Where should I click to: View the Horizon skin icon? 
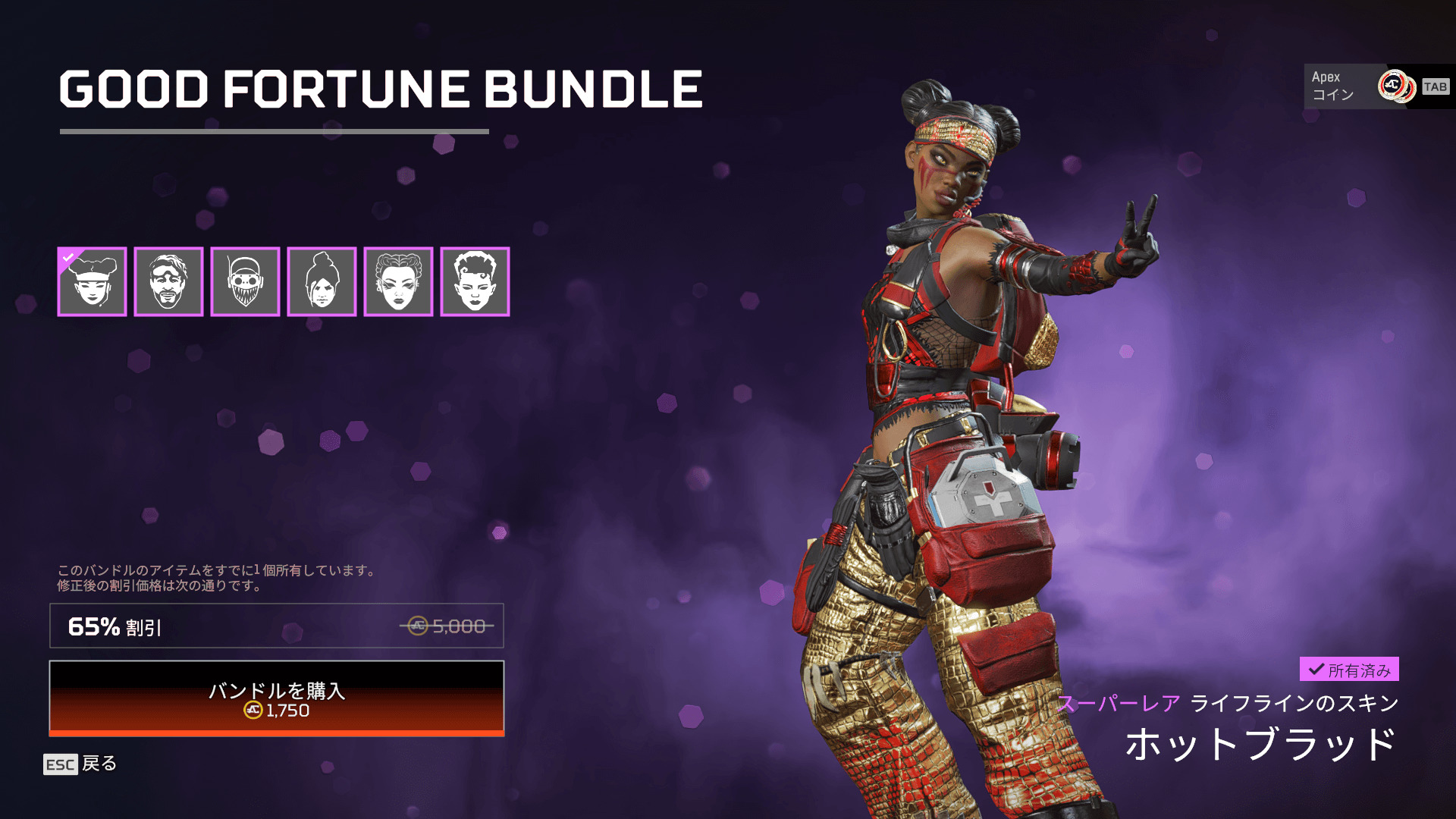[475, 281]
